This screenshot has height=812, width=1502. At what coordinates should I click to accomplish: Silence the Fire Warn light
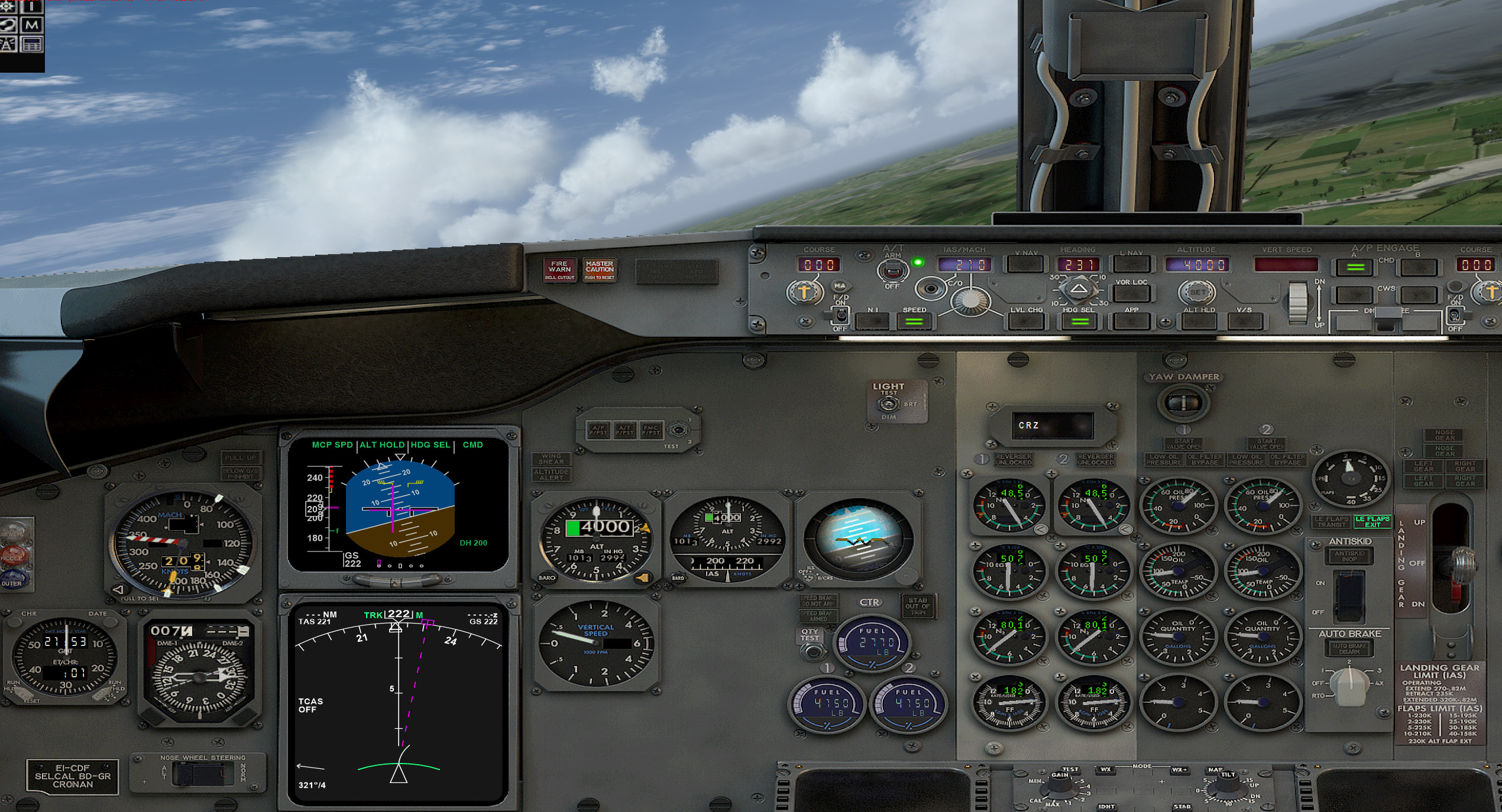[x=559, y=269]
